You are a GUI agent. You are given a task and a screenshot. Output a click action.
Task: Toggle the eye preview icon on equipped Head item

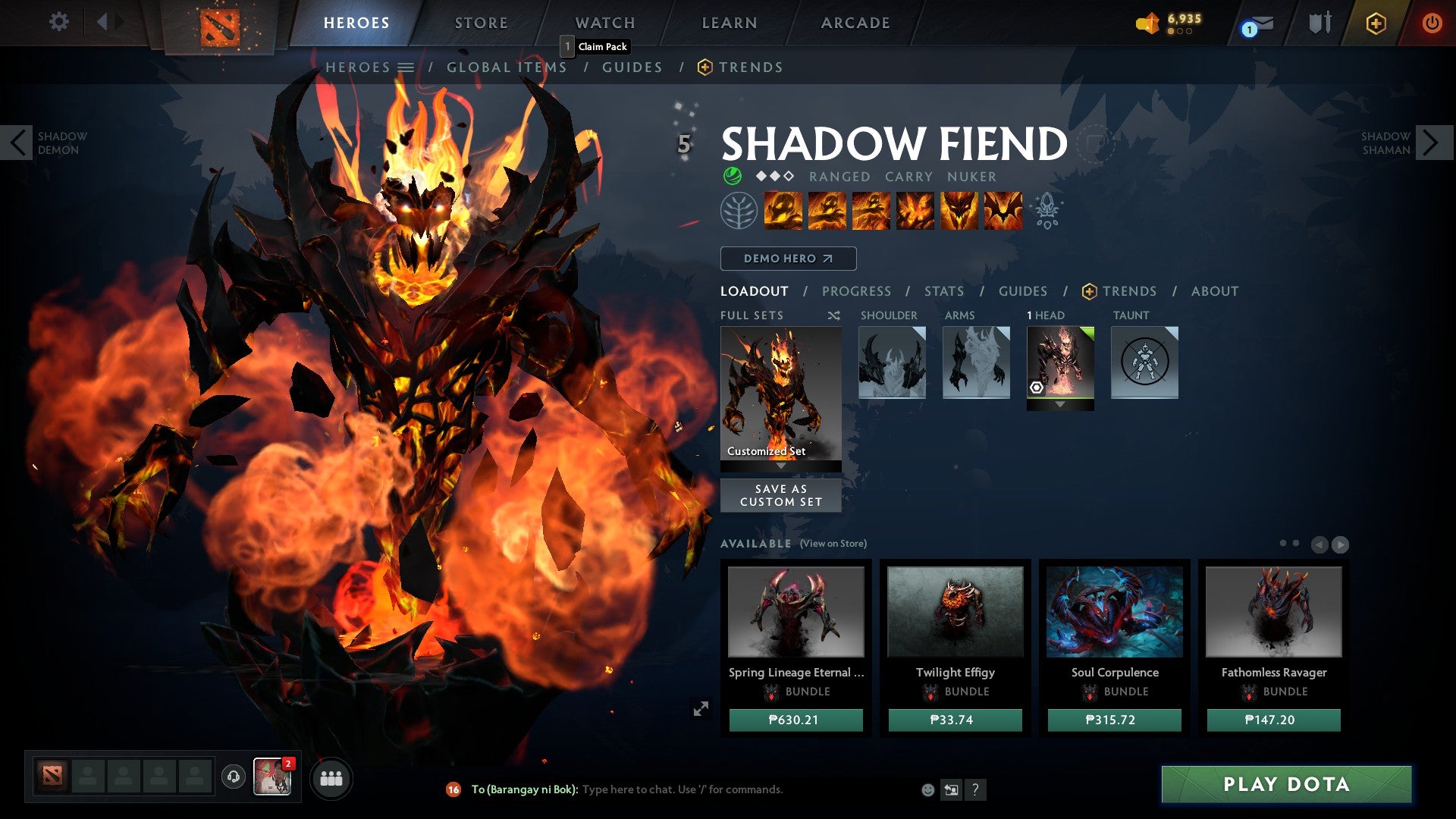1038,388
